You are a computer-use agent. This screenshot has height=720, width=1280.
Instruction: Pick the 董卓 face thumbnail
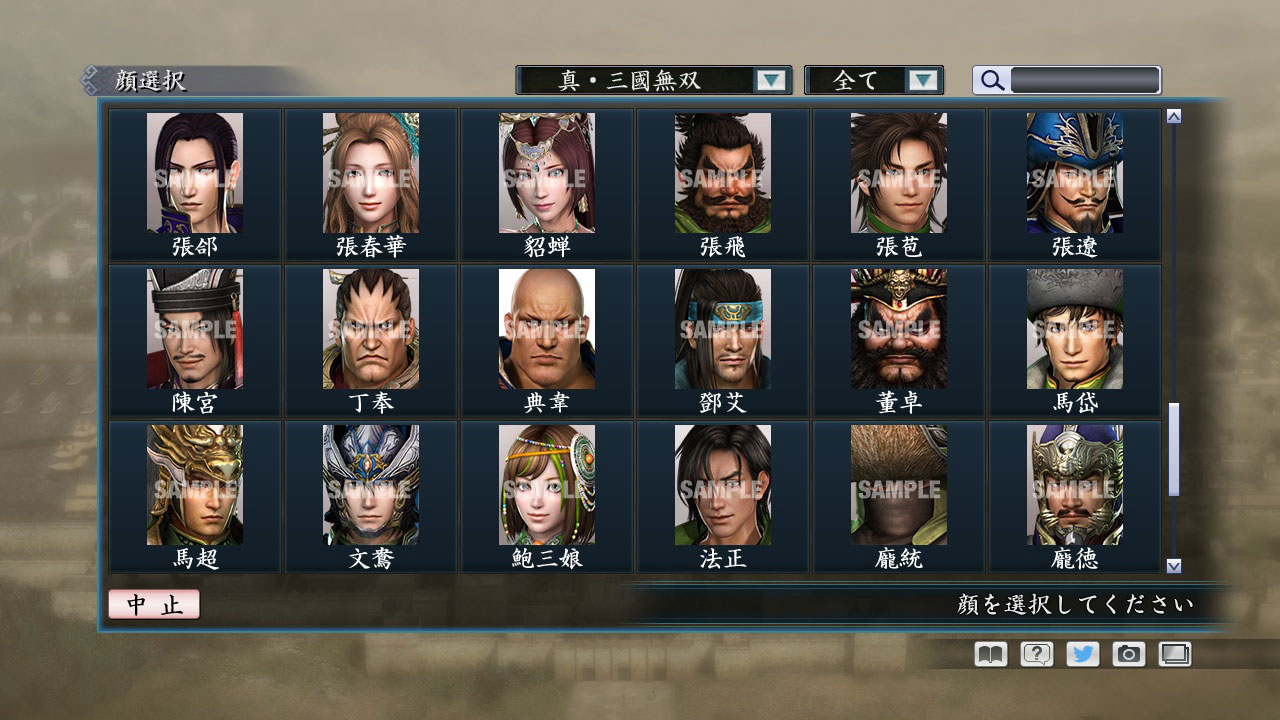point(898,330)
